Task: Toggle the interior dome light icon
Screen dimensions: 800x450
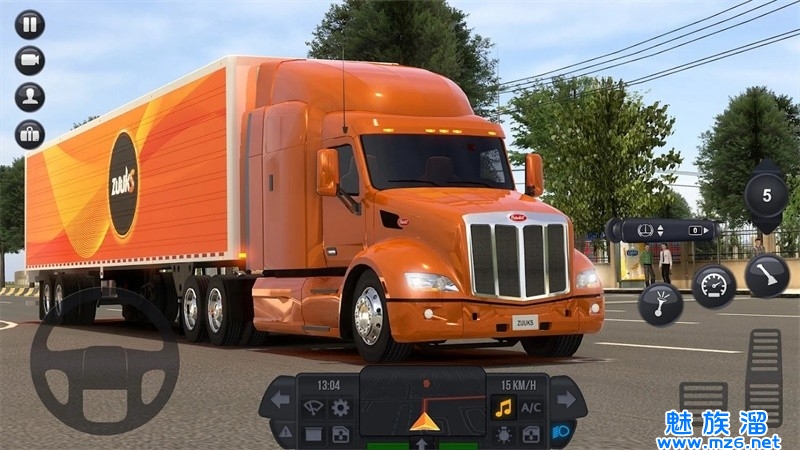Action: 503,434
